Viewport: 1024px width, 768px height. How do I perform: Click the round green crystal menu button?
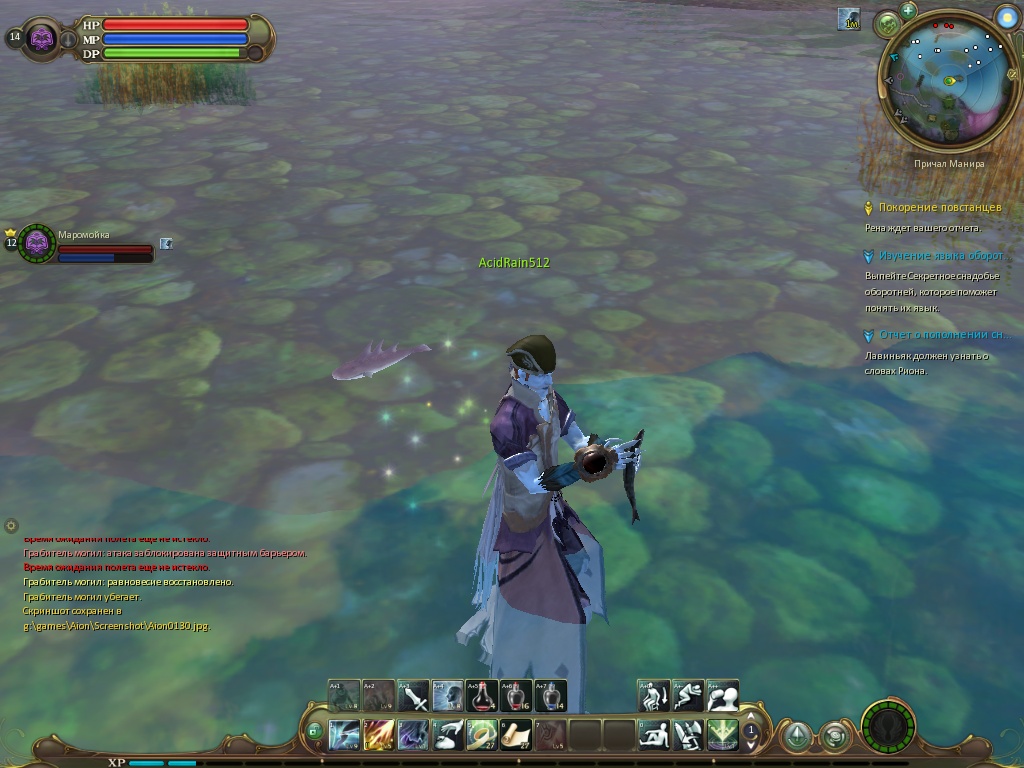(x=796, y=737)
